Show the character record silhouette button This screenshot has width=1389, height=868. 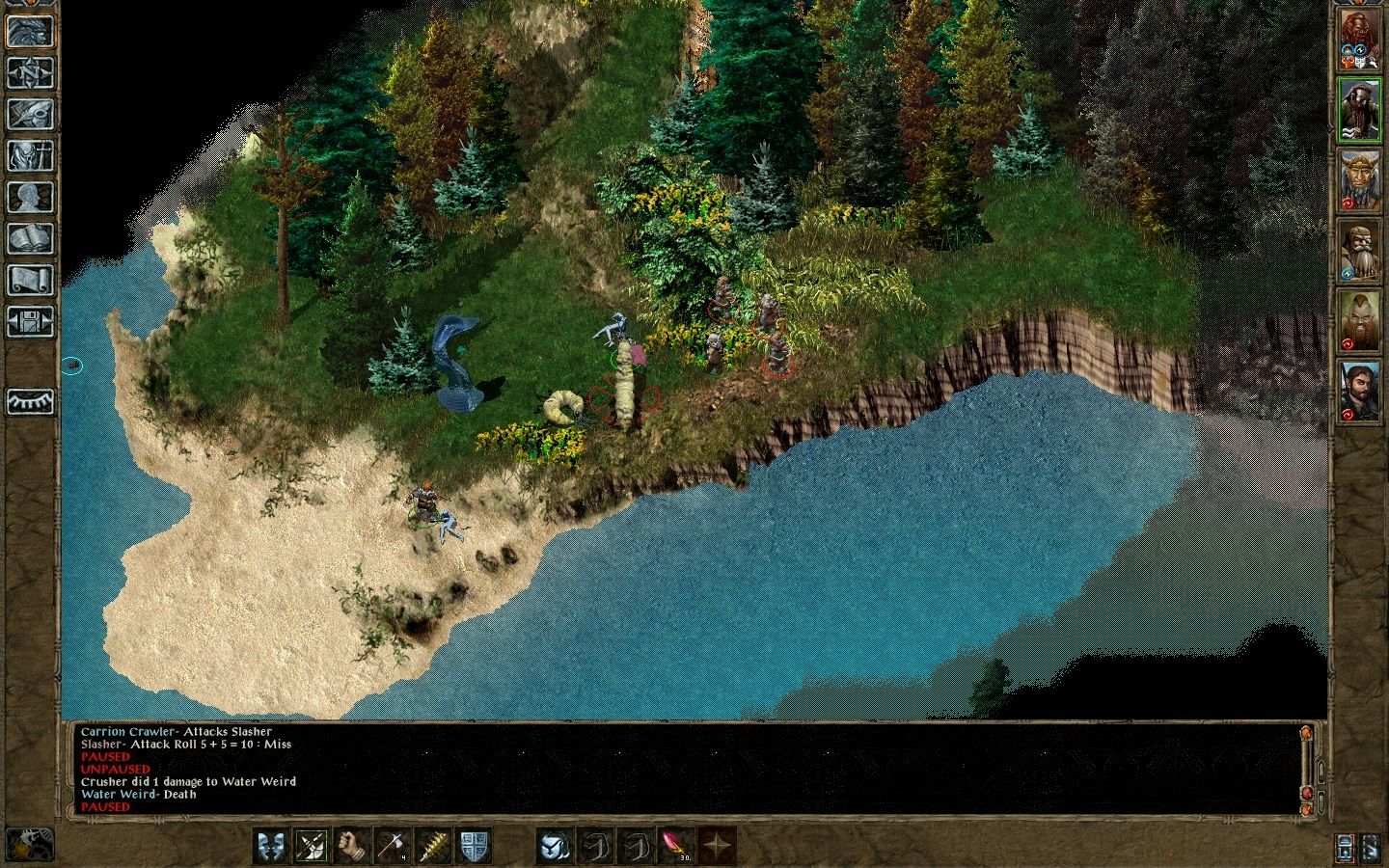30,197
